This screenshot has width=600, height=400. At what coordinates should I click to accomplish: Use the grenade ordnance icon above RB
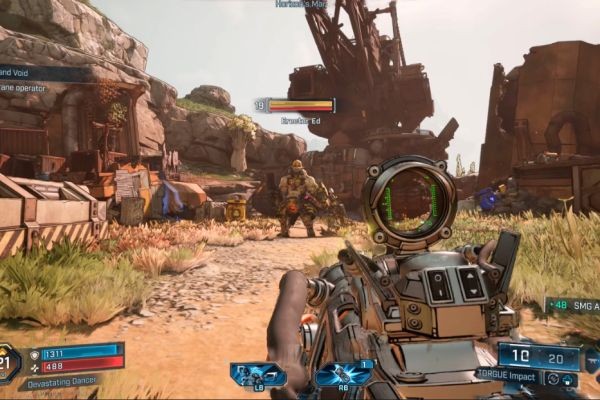(x=343, y=374)
